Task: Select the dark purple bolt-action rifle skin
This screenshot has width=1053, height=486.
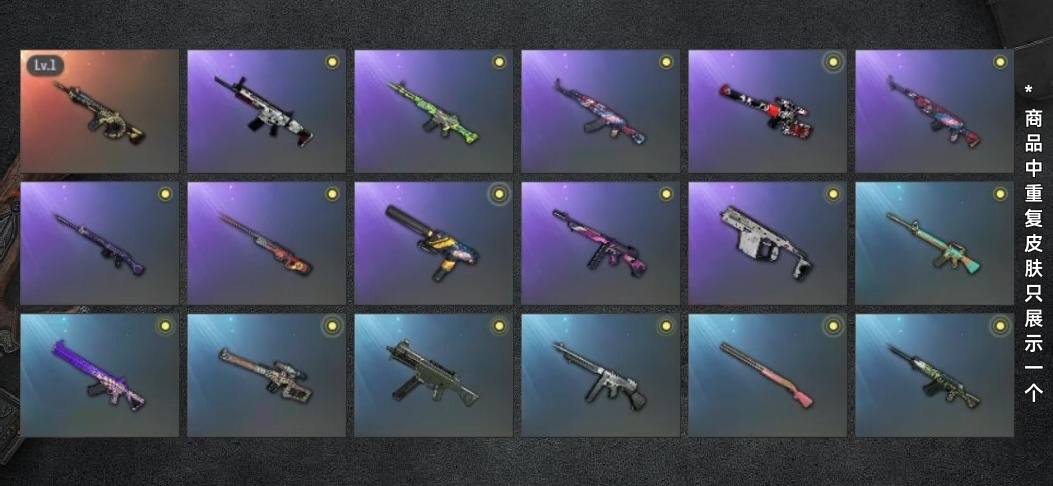Action: coord(100,243)
